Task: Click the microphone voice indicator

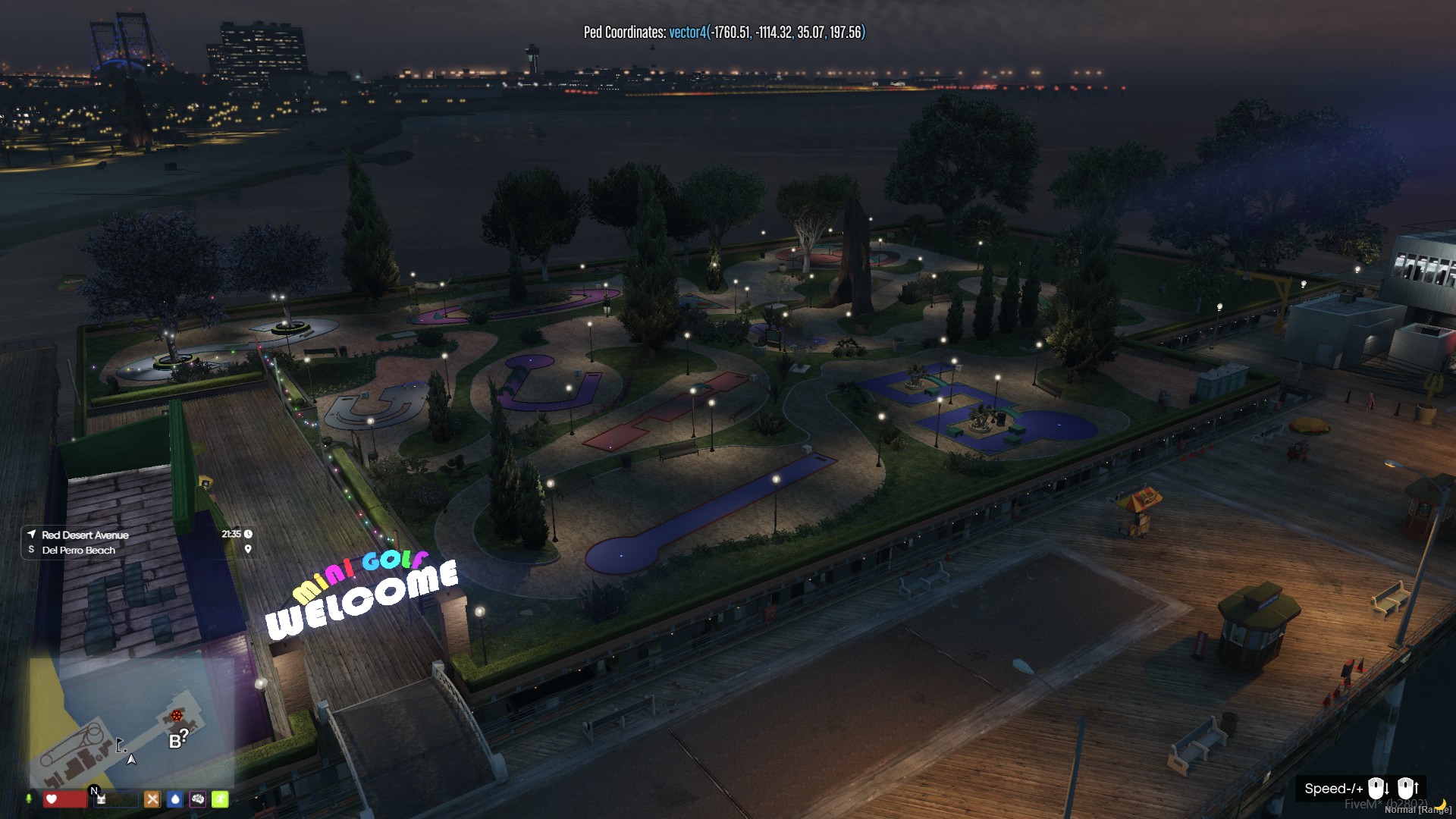Action: click(x=29, y=799)
